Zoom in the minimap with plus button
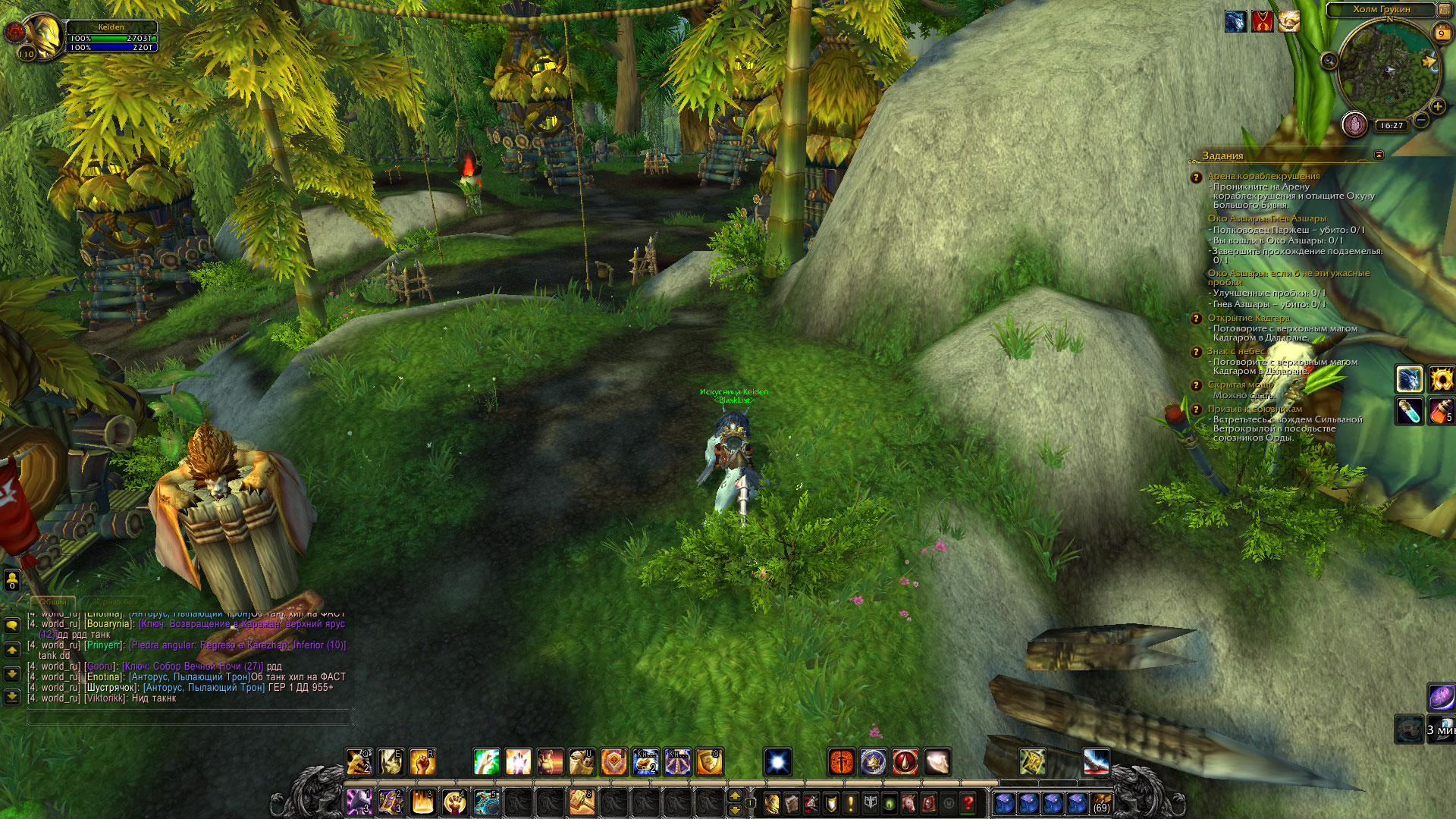Viewport: 1456px width, 819px height. click(1437, 107)
